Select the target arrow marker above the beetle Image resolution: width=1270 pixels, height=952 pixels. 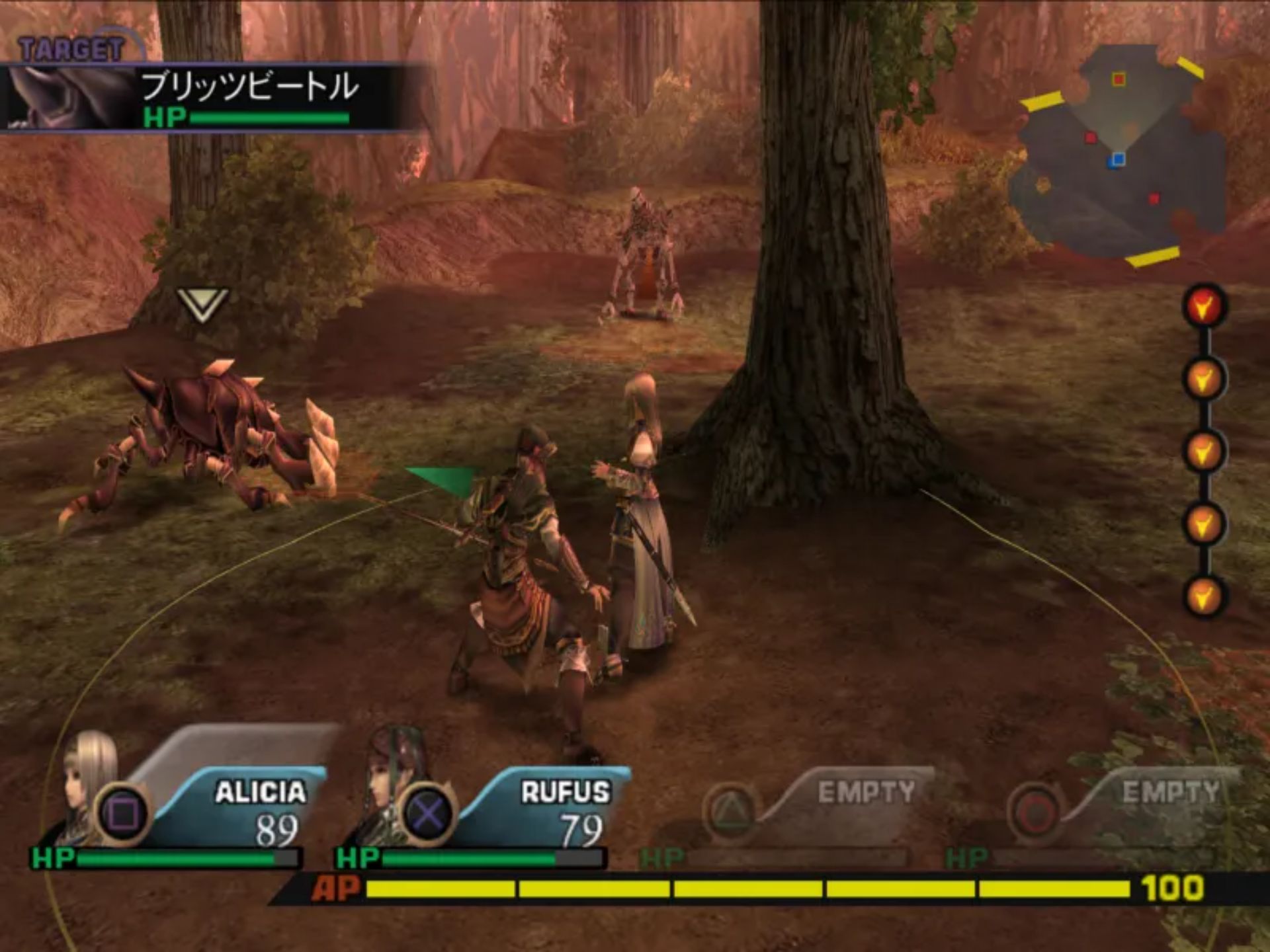(x=202, y=304)
